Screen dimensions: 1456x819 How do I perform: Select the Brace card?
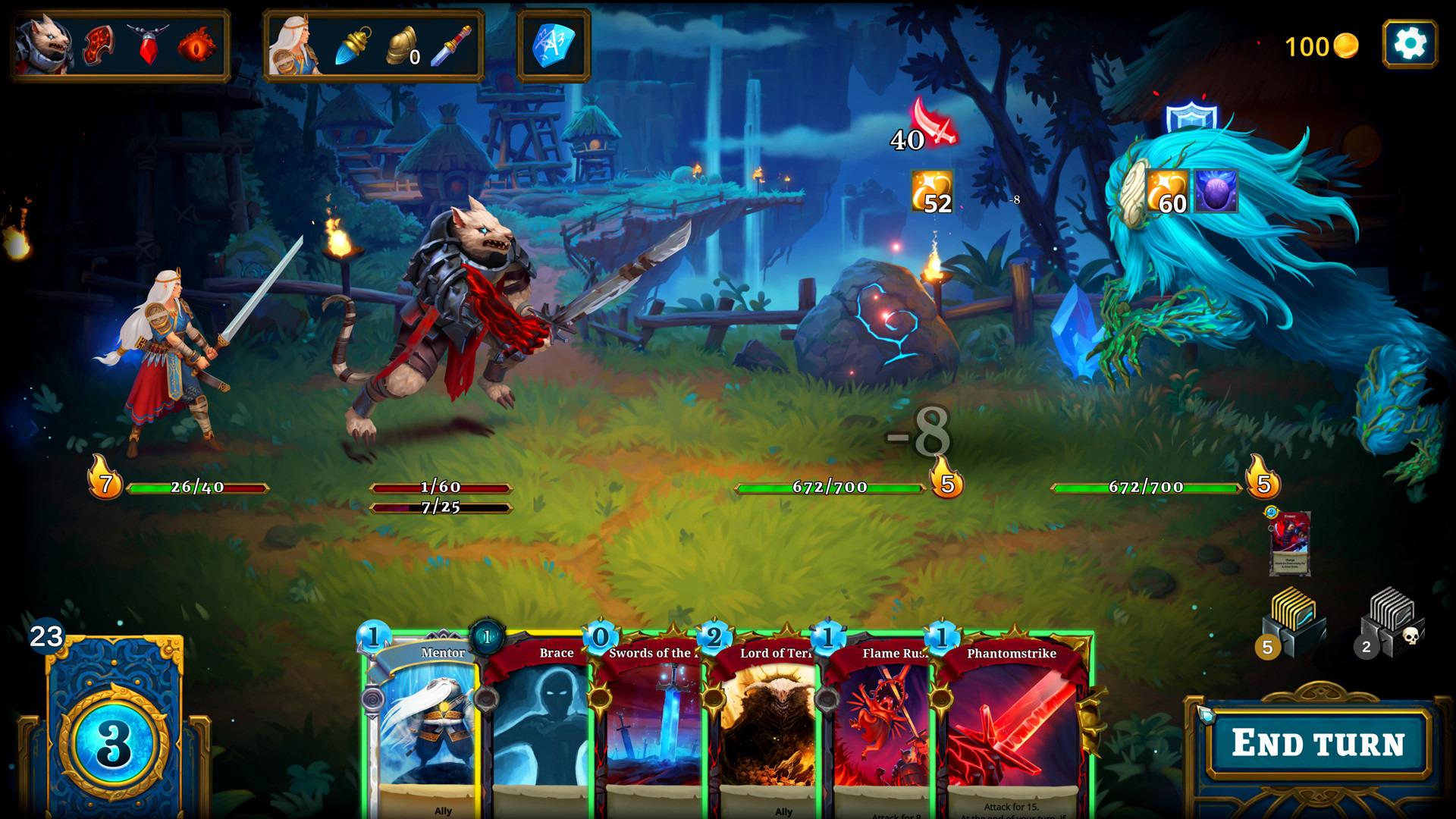tap(538, 720)
